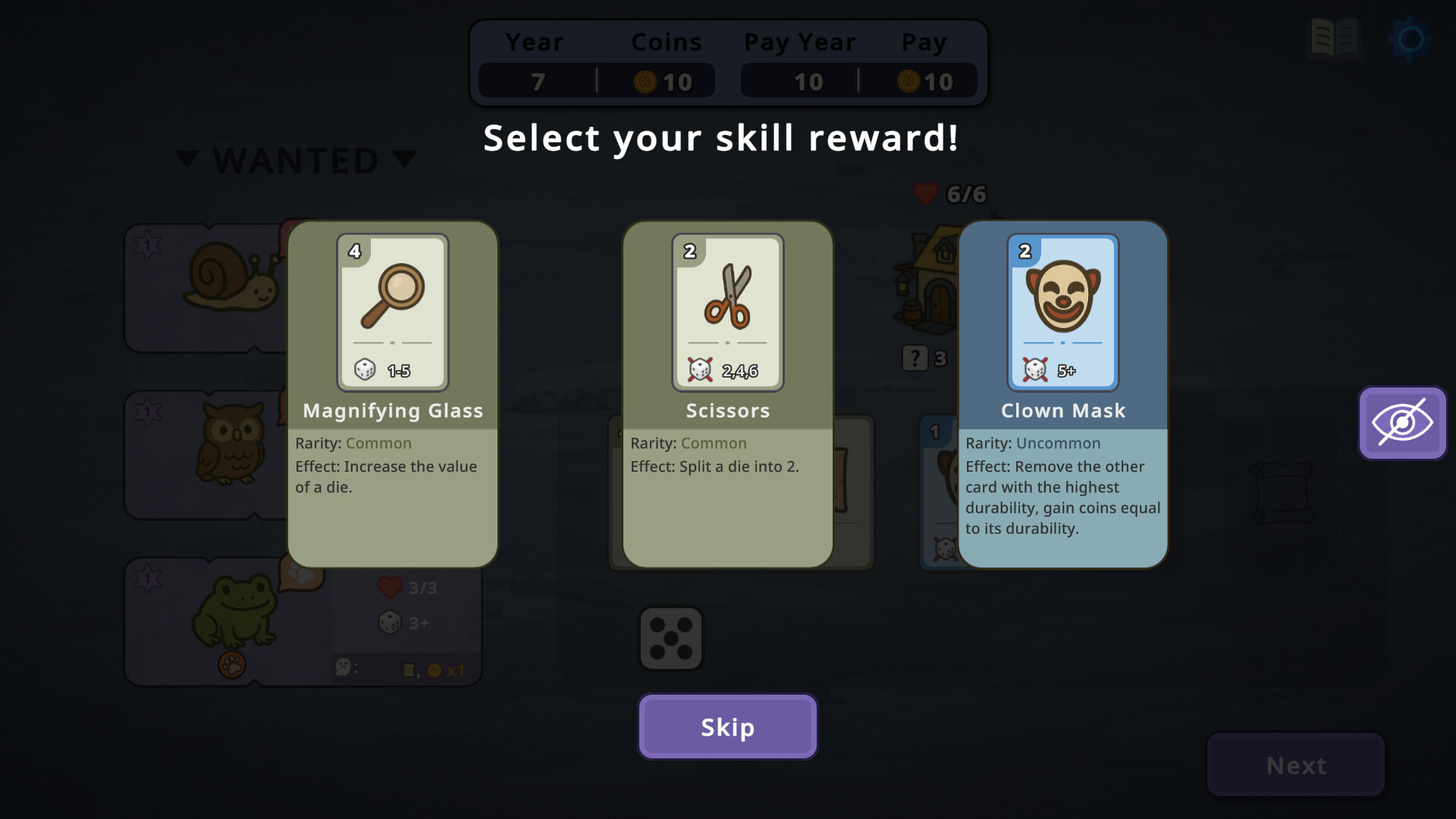The image size is (1456, 819).
Task: Click the die showing five pips
Action: pos(671,639)
